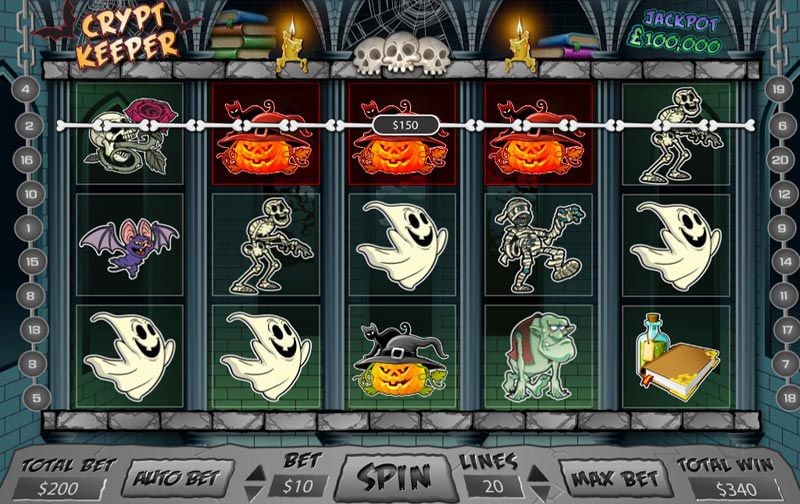Pick payline number 5

(x=28, y=398)
